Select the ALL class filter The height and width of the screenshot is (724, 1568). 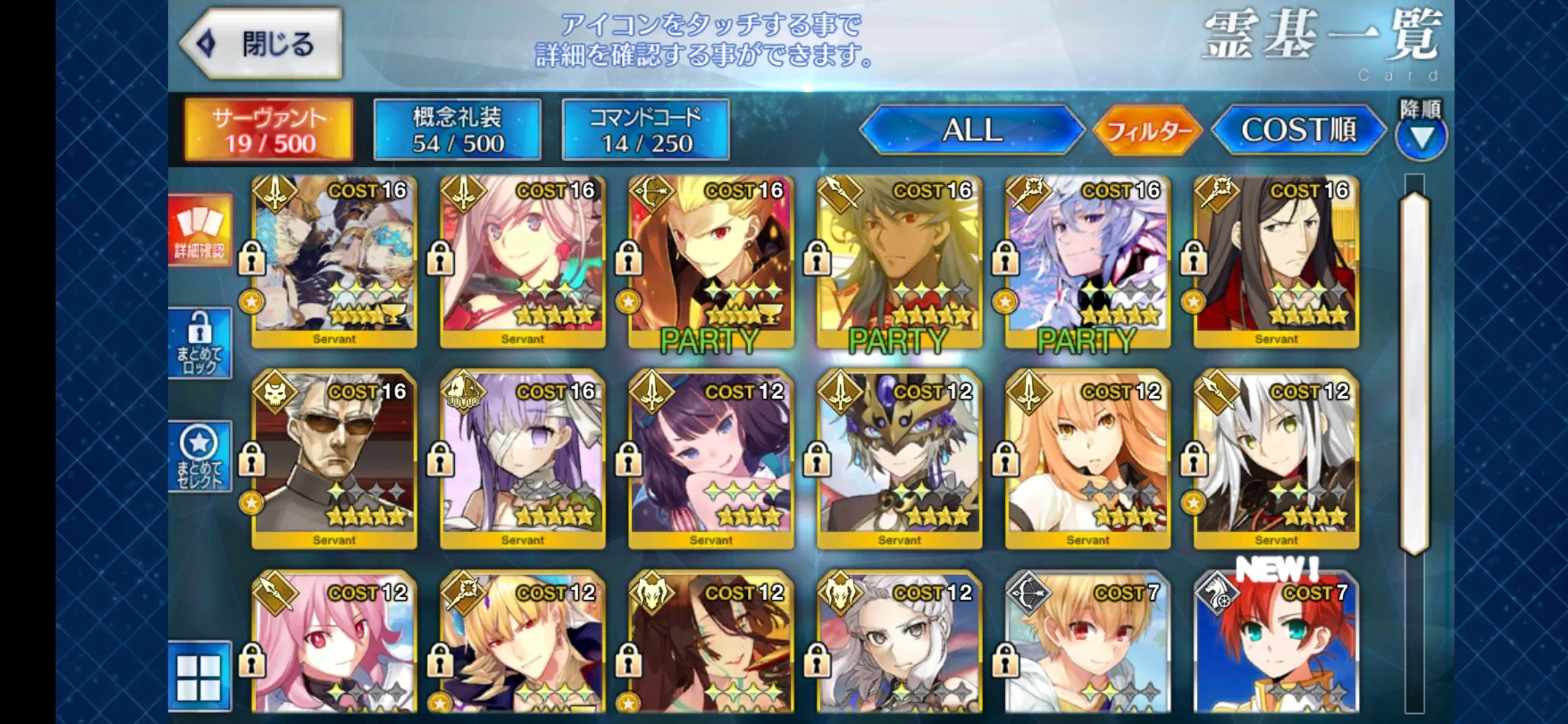pos(972,130)
